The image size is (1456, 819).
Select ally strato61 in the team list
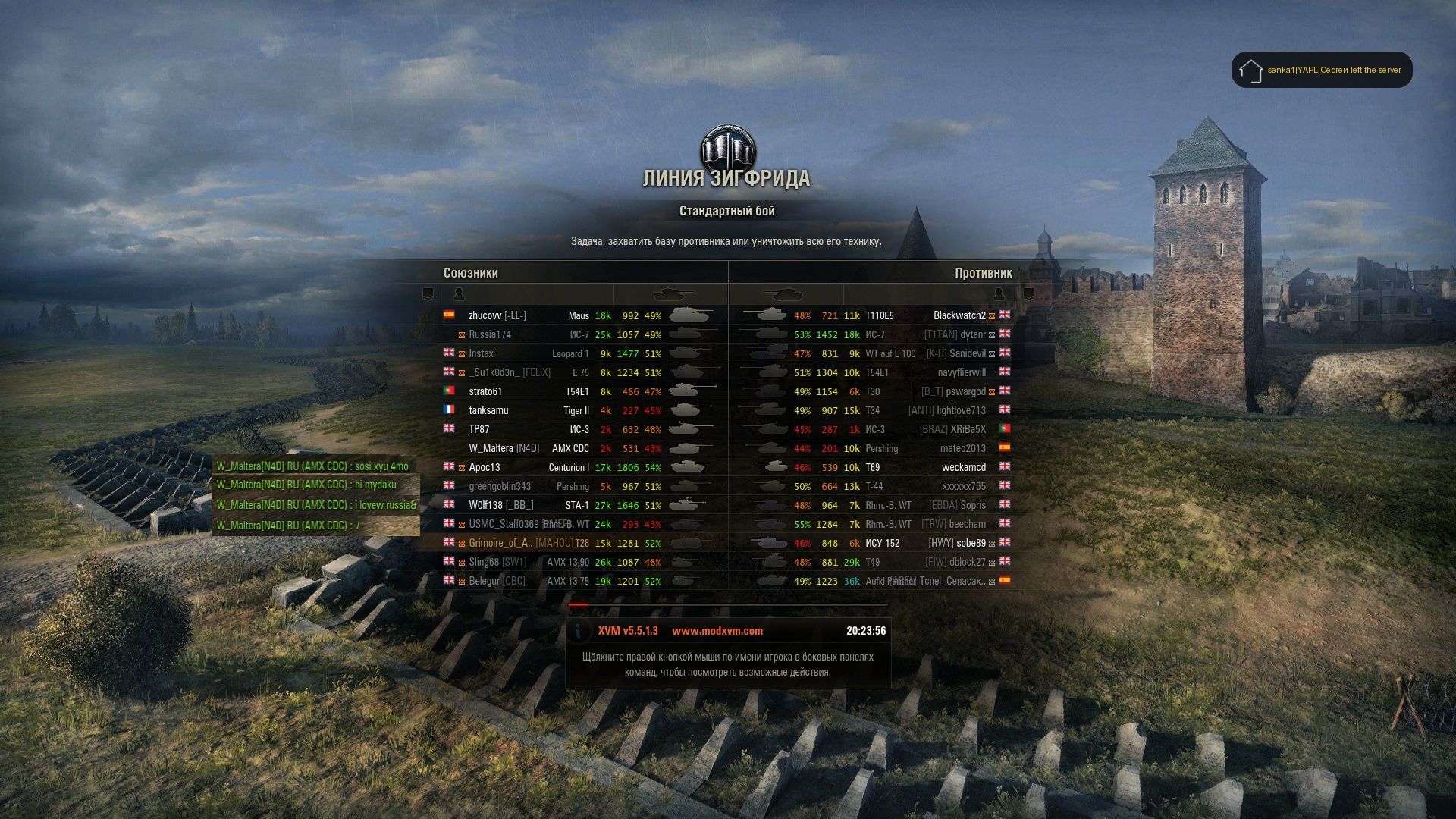pos(485,391)
